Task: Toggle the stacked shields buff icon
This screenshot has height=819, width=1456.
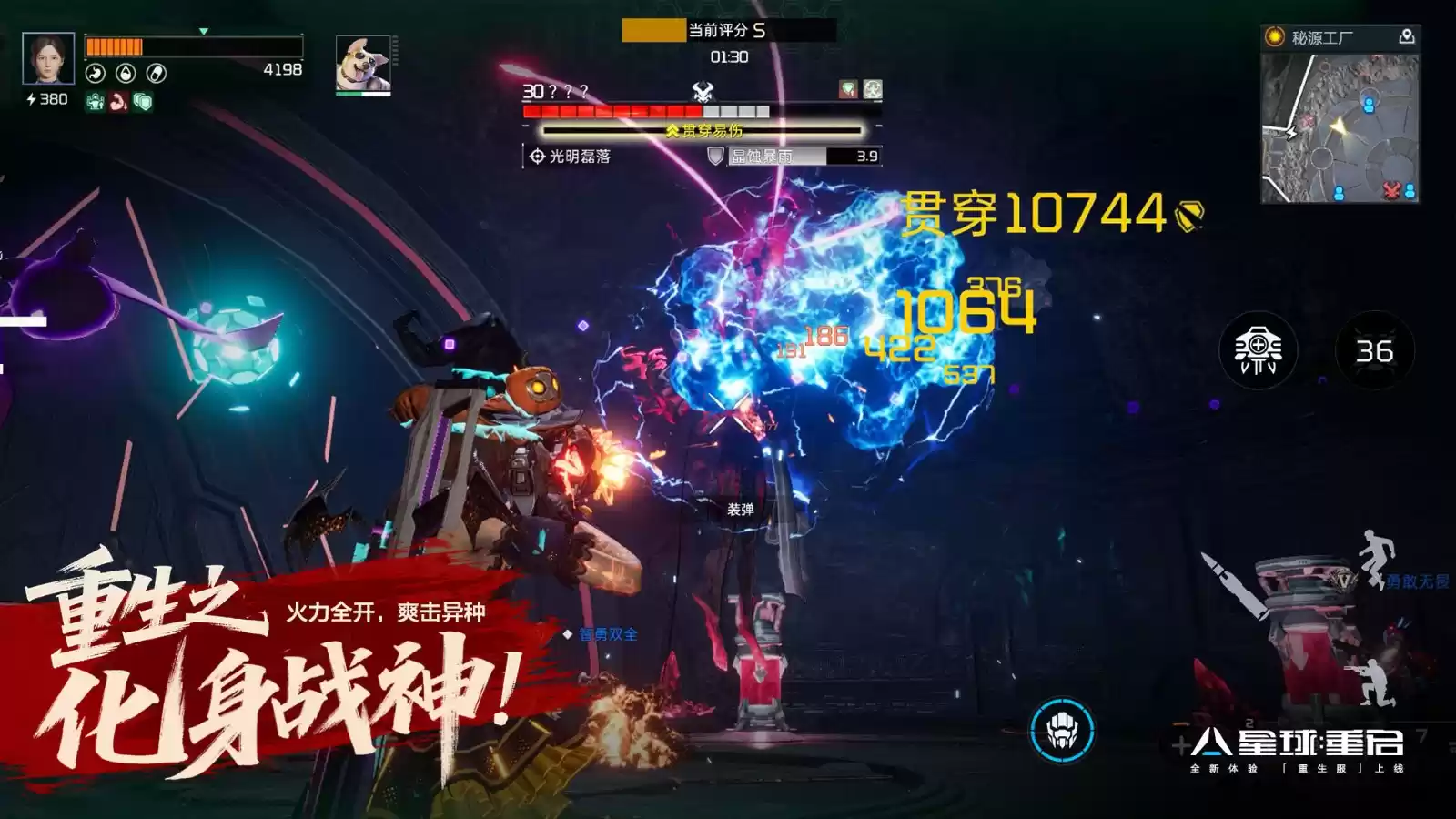Action: 143,101
